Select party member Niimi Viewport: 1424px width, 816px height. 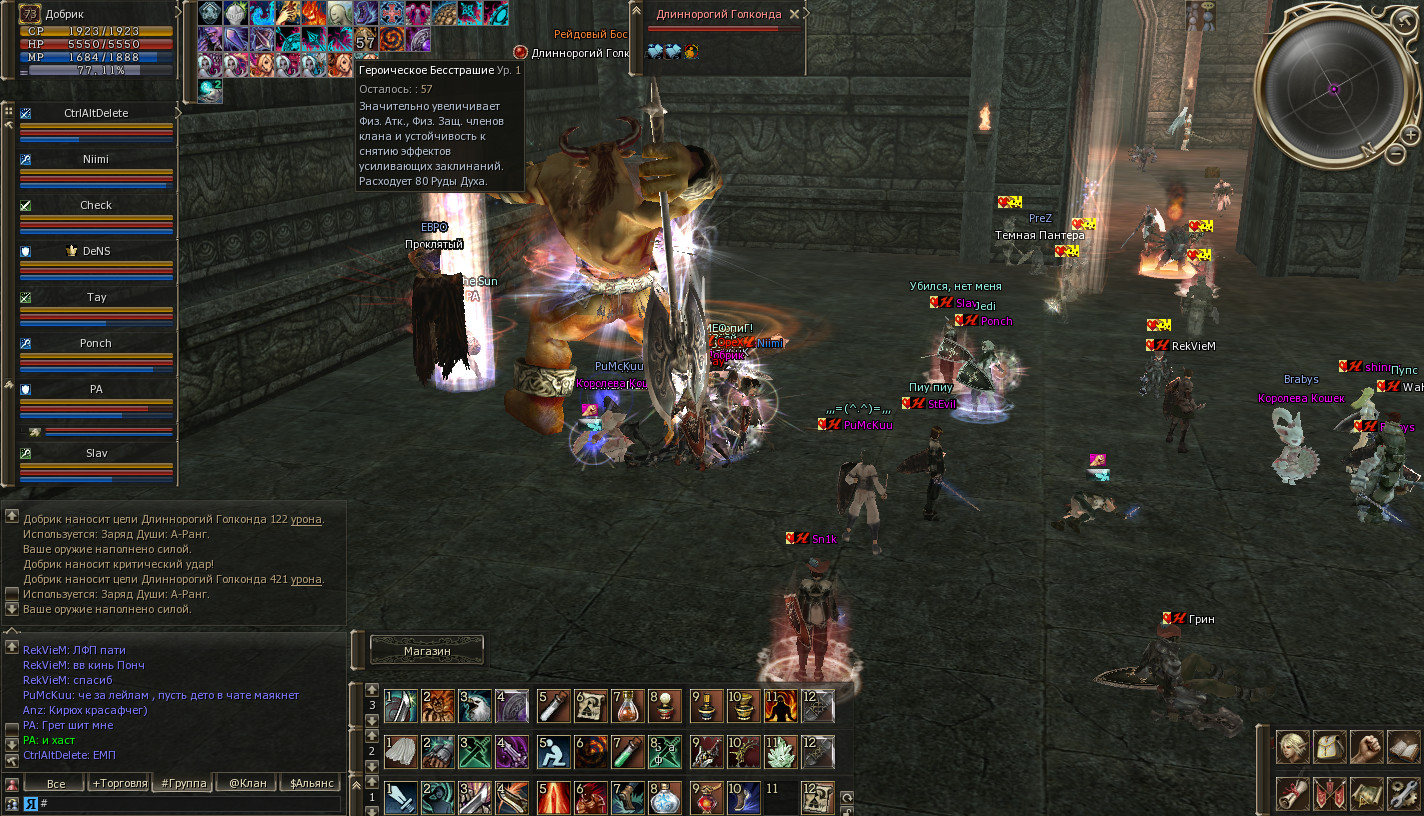96,159
